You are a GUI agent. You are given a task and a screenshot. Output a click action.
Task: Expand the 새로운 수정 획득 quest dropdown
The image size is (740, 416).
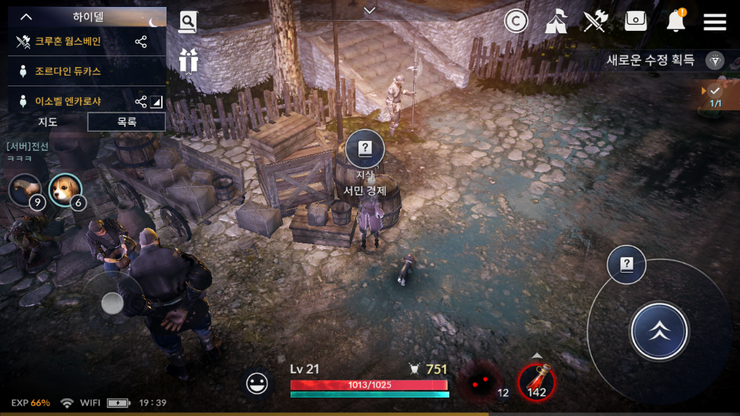(x=715, y=60)
